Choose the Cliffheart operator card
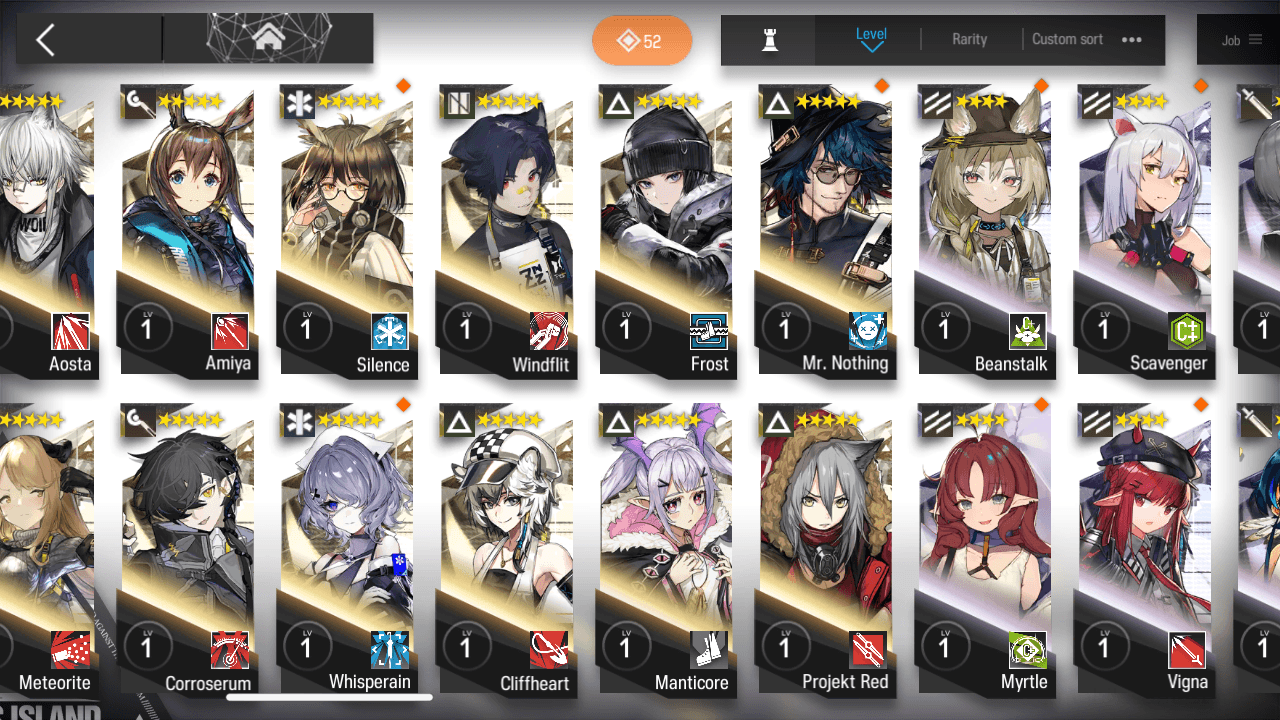This screenshot has height=720, width=1280. [507, 550]
